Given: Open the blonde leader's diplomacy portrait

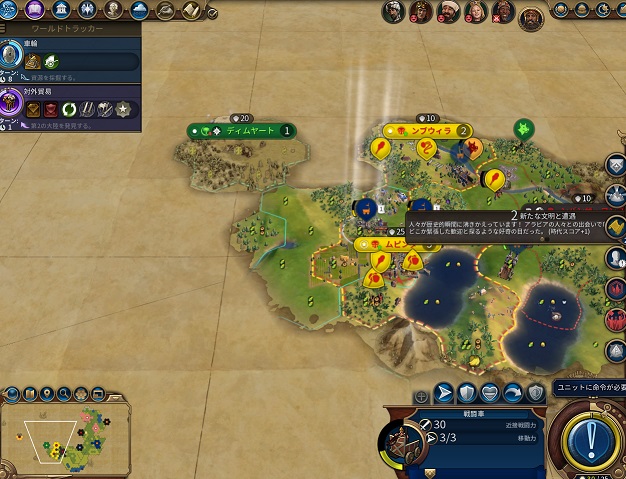Looking at the screenshot, I should point(475,12).
